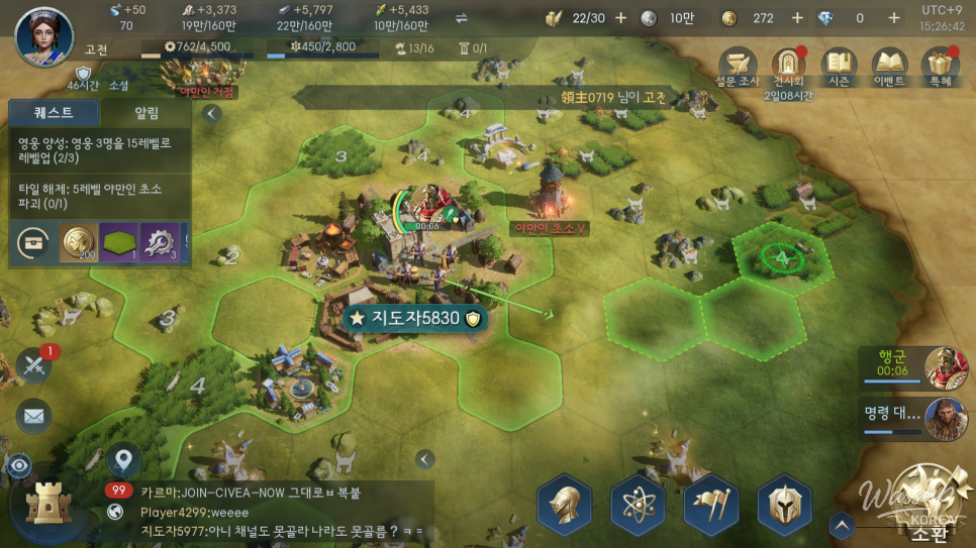This screenshot has height=548, width=976.
Task: Open the 시즌 season menu
Action: [x=839, y=66]
